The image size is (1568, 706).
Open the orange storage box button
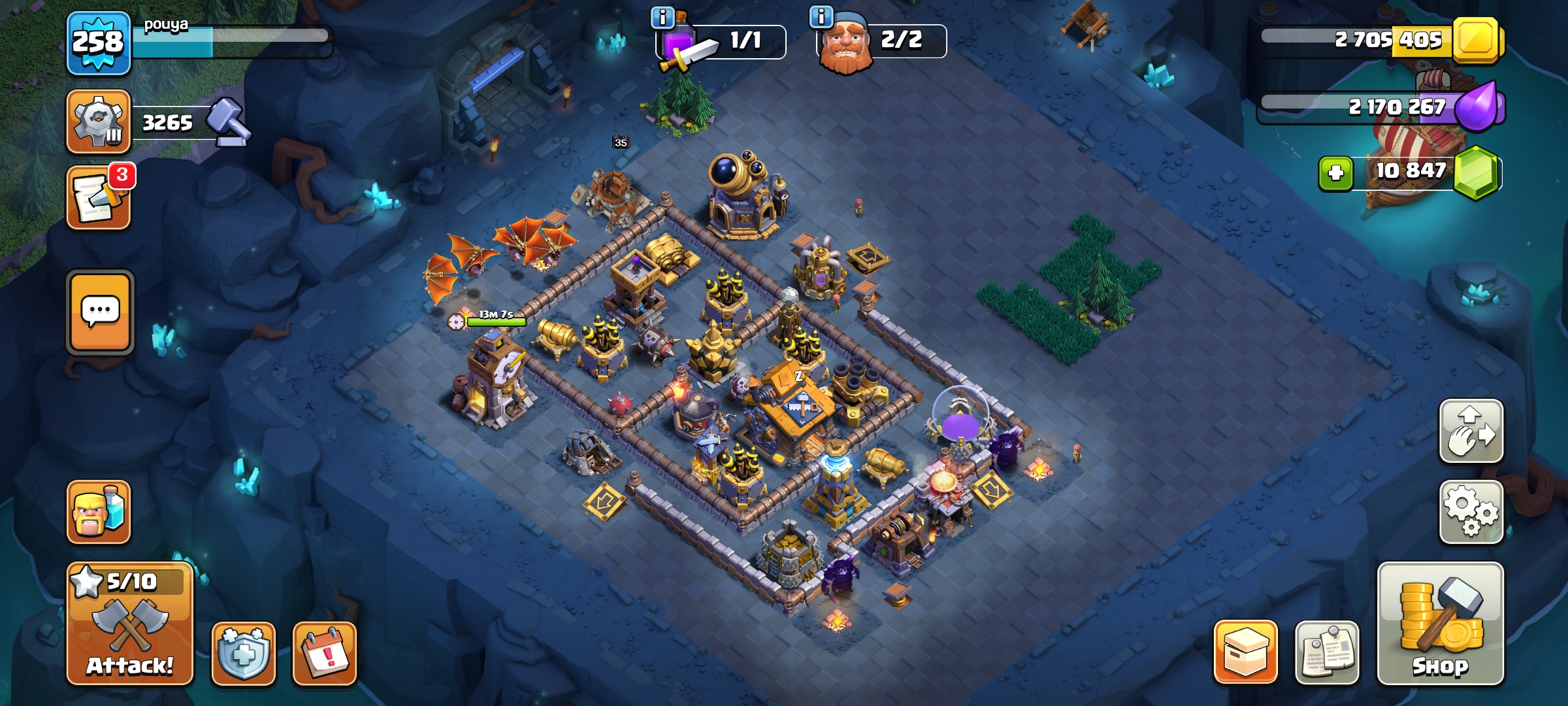(1245, 652)
